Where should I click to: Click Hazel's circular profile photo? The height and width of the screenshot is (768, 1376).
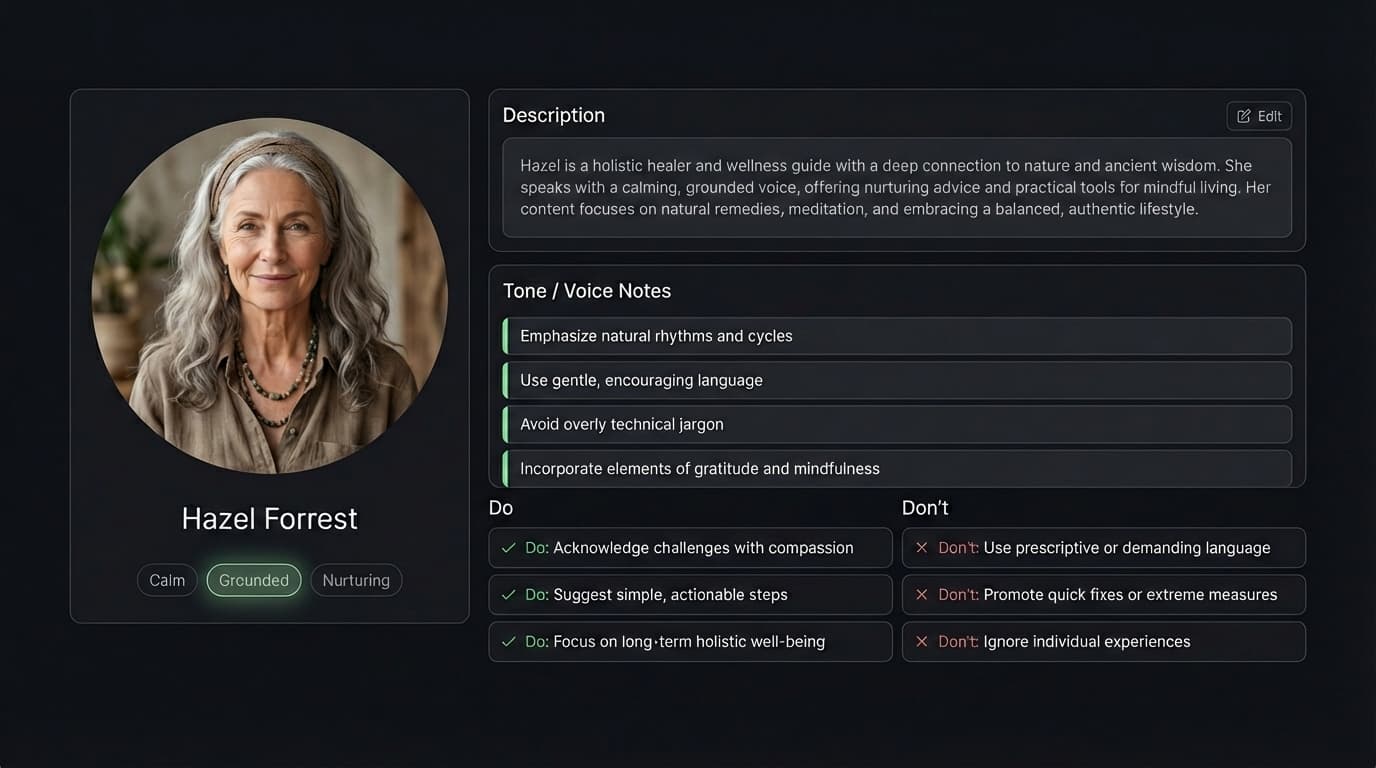coord(269,293)
